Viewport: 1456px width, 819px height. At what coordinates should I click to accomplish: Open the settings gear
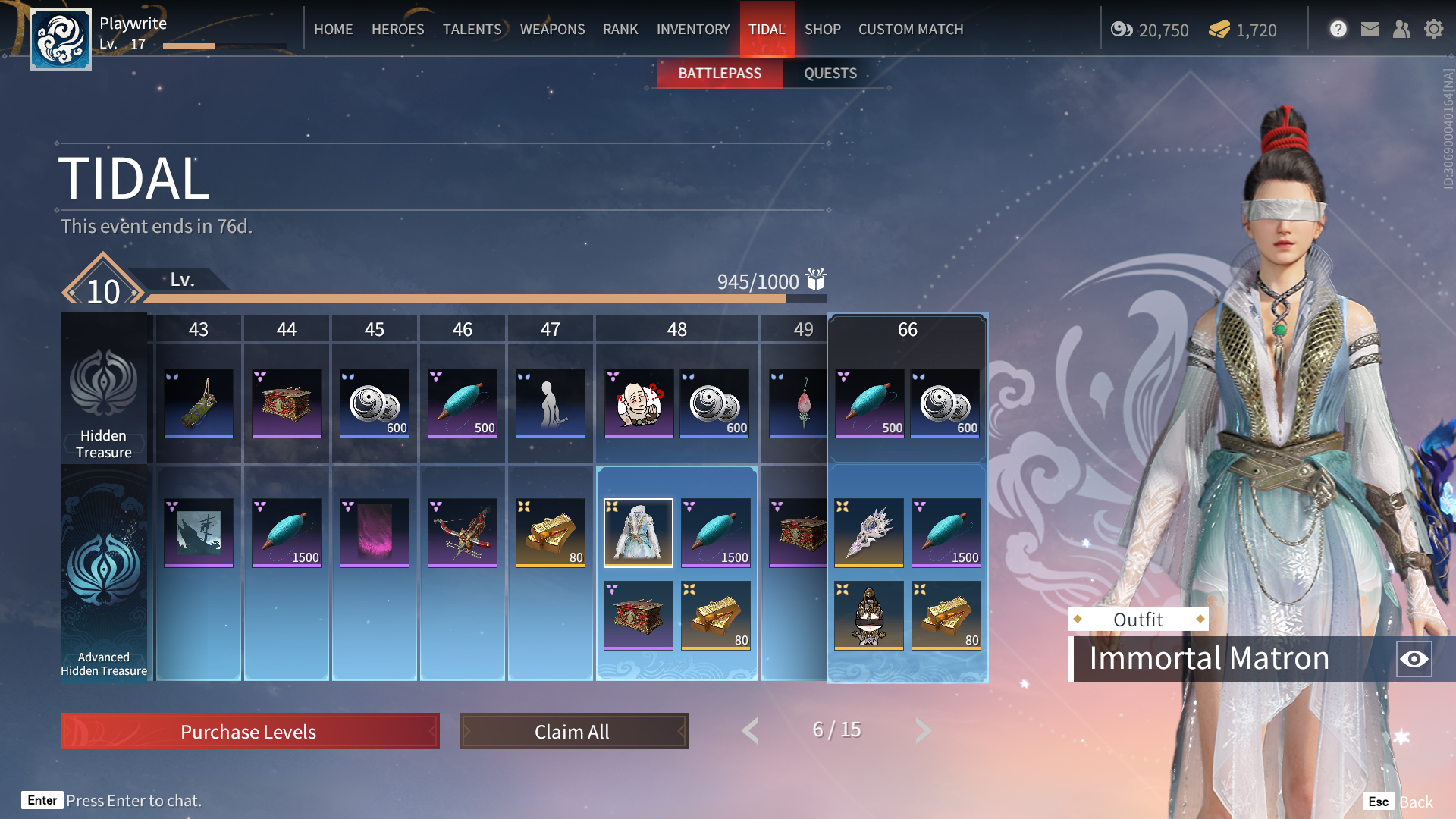(1433, 29)
